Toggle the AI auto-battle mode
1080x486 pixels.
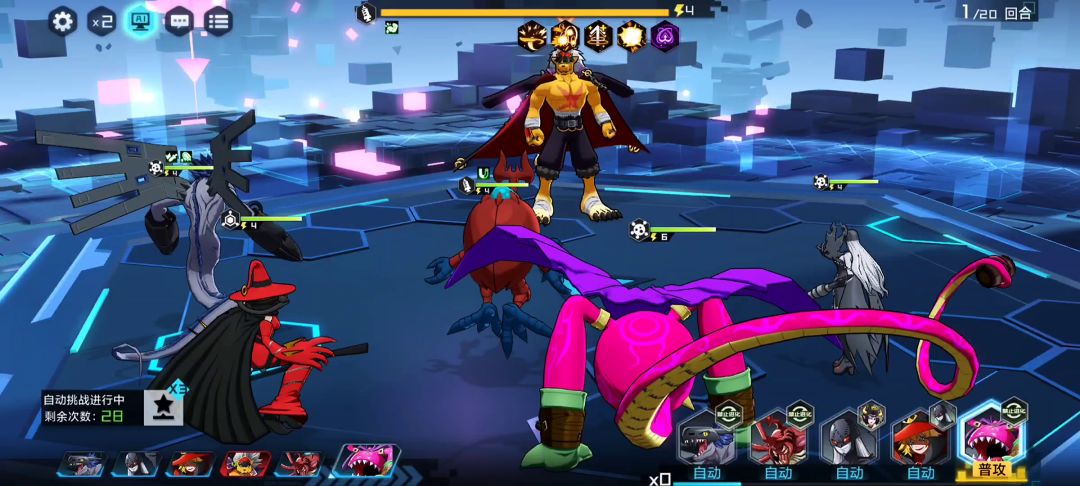(140, 21)
